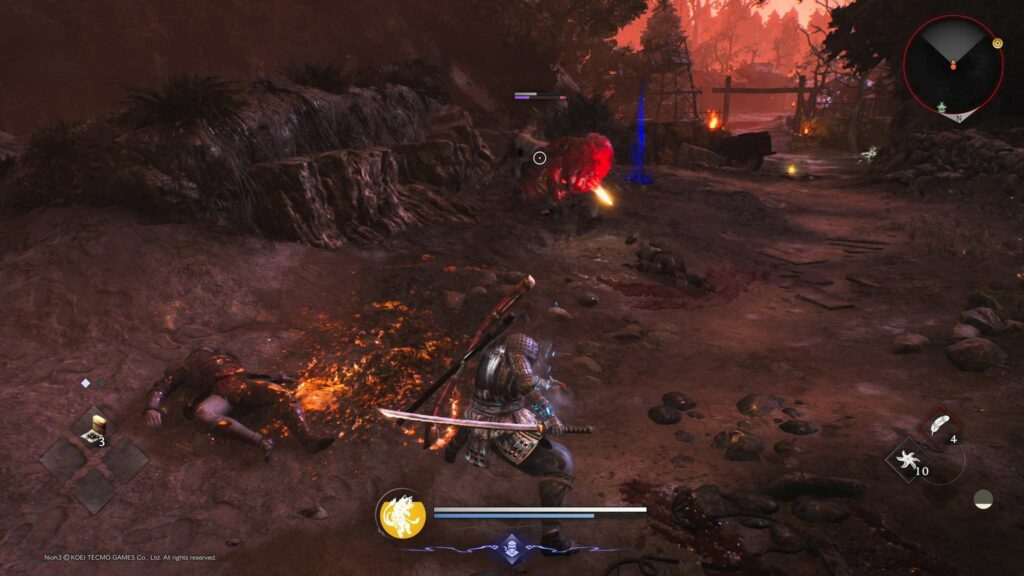
Task: Click the ninja style emblem below stamina bar
Action: click(x=512, y=546)
